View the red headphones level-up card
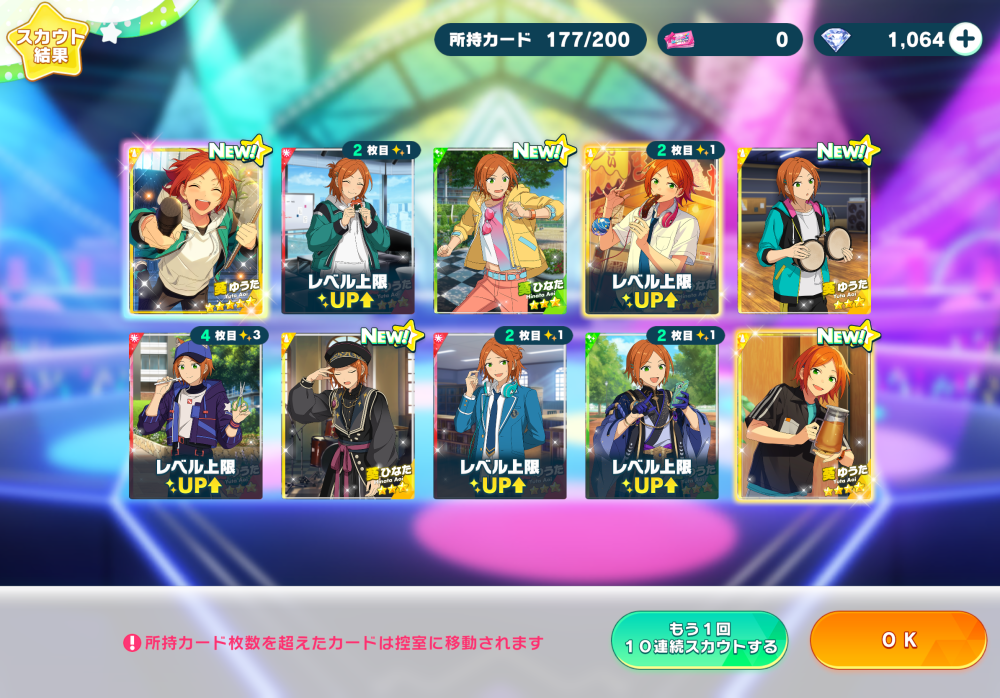The width and height of the screenshot is (1000, 698). (x=652, y=230)
